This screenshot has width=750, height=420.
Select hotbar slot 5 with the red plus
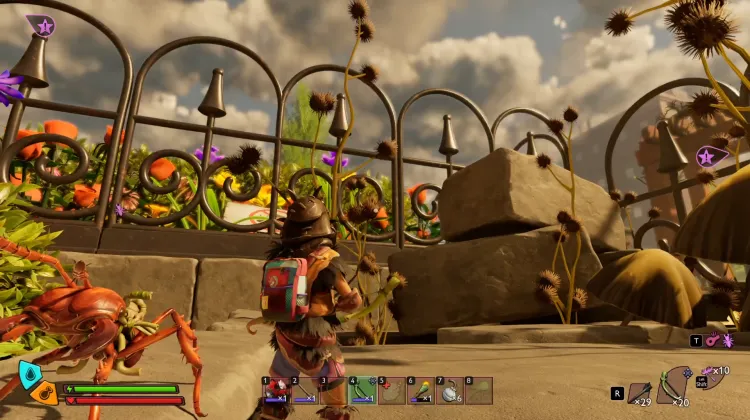point(391,390)
